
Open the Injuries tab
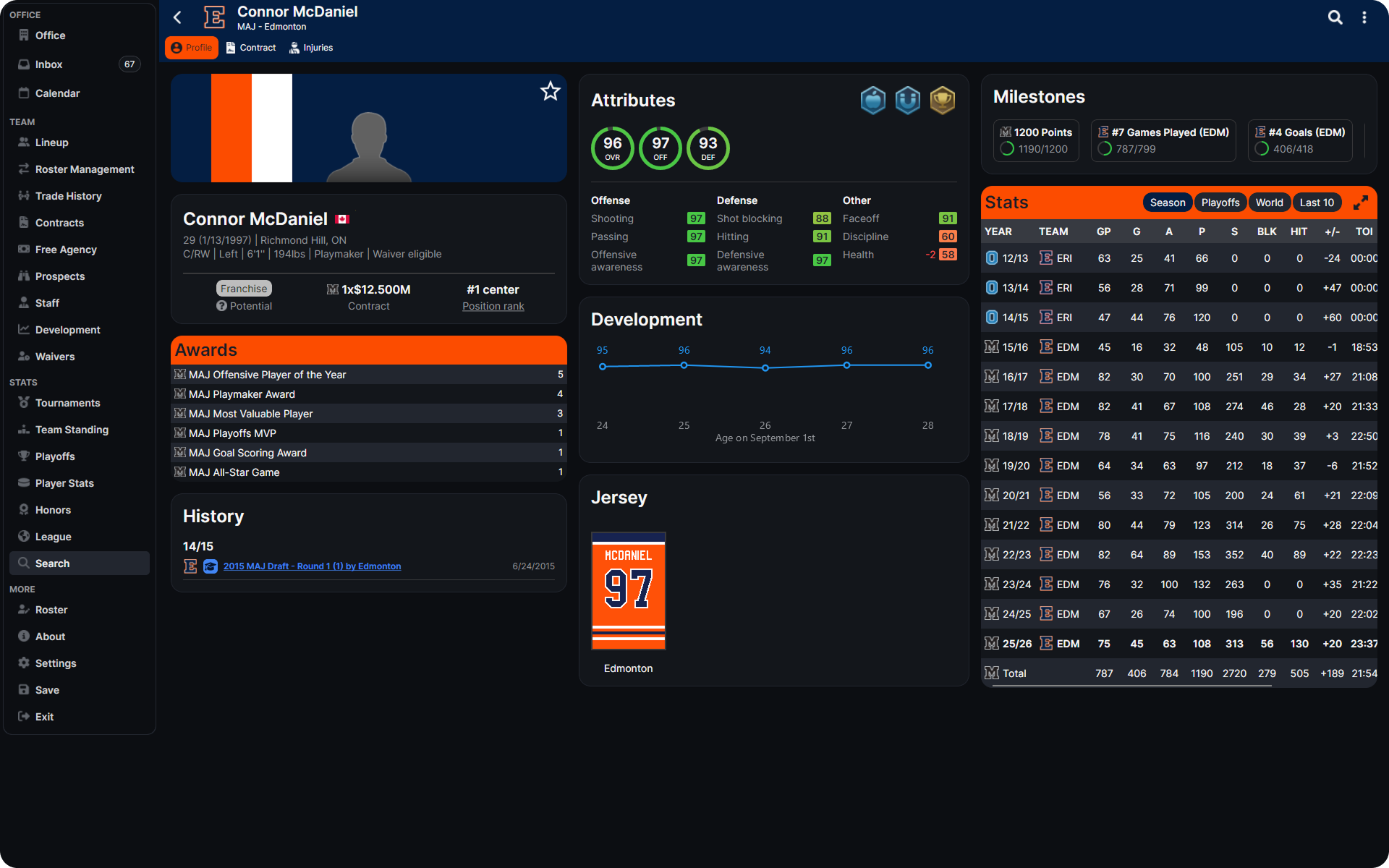(x=311, y=47)
